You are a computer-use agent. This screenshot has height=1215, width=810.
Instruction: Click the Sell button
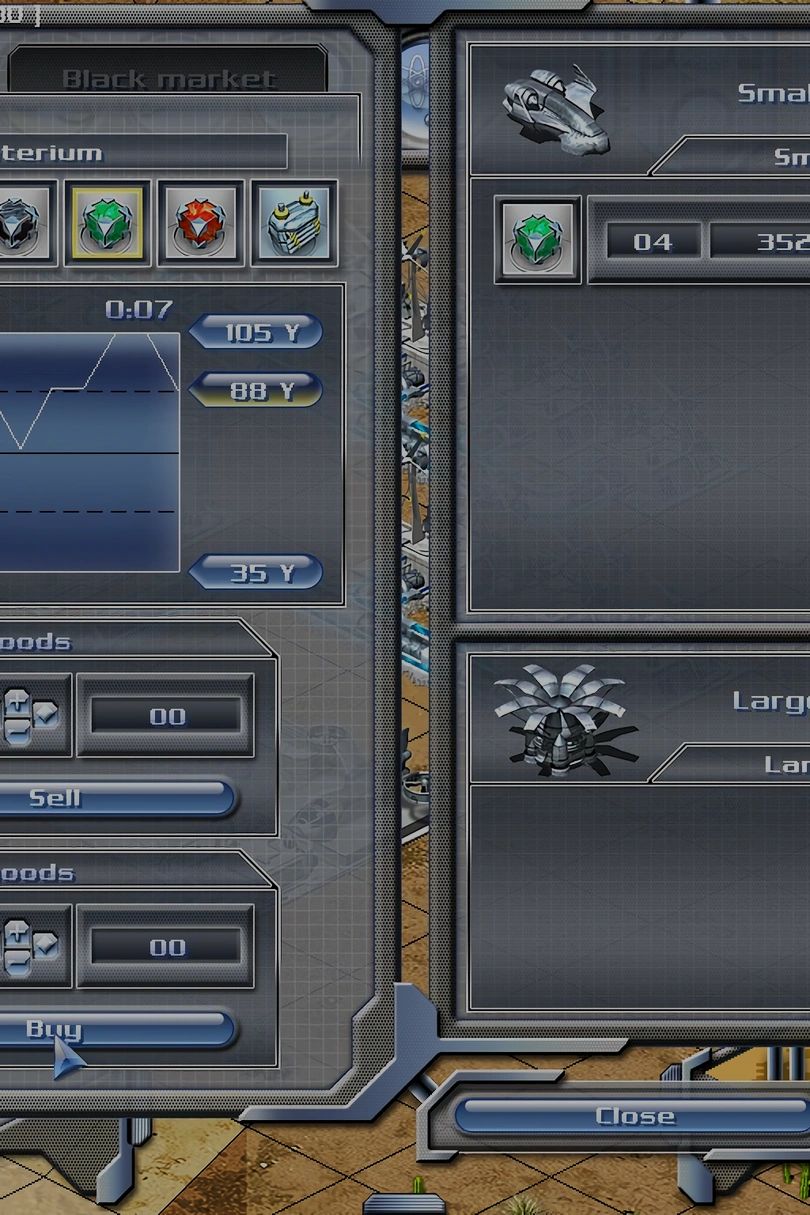click(110, 798)
